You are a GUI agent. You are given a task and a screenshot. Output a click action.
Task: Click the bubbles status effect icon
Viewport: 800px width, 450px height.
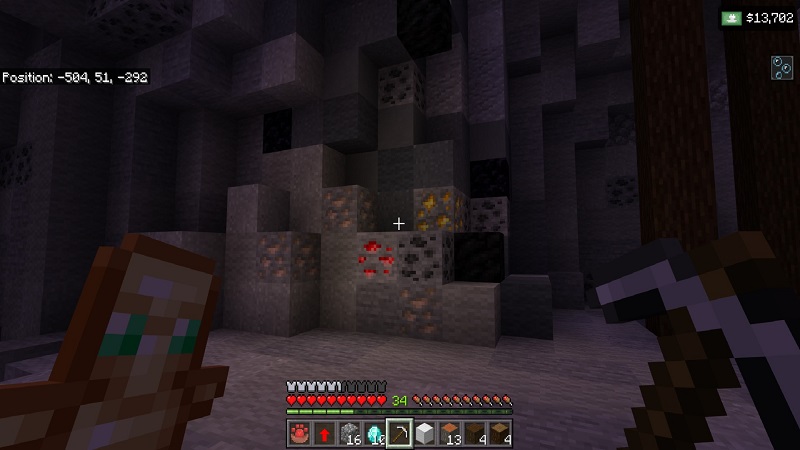pos(781,67)
